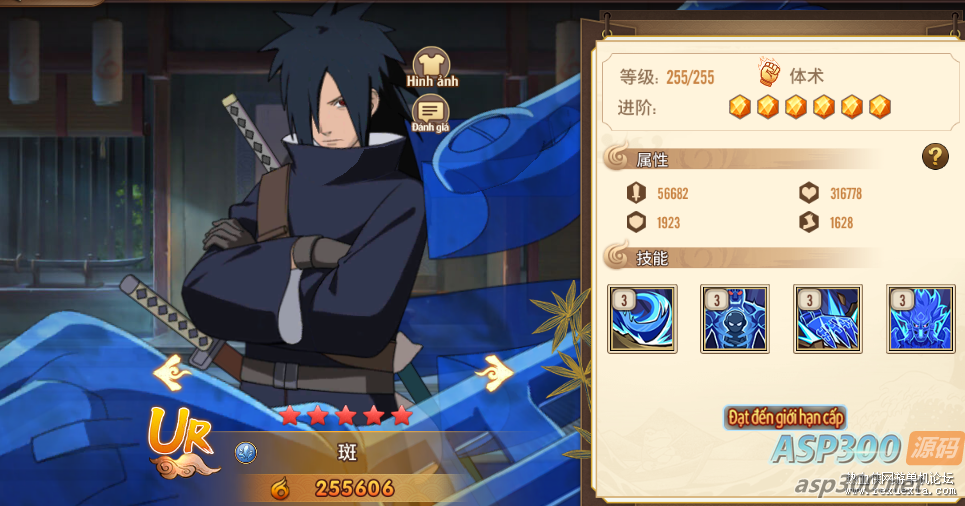Show the next character with right arrow

[x=493, y=373]
